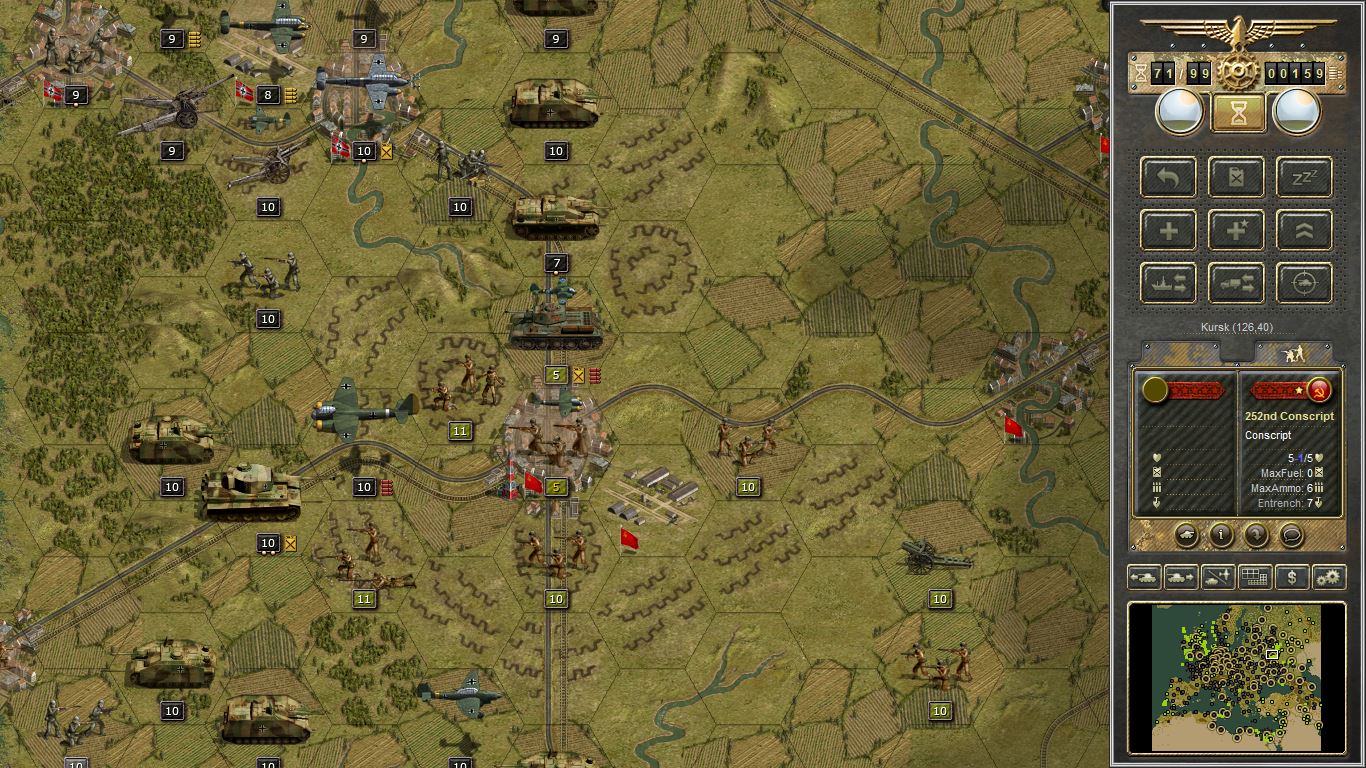This screenshot has height=768, width=1366.
Task: Request replacements for the unit
Action: (x=1168, y=230)
